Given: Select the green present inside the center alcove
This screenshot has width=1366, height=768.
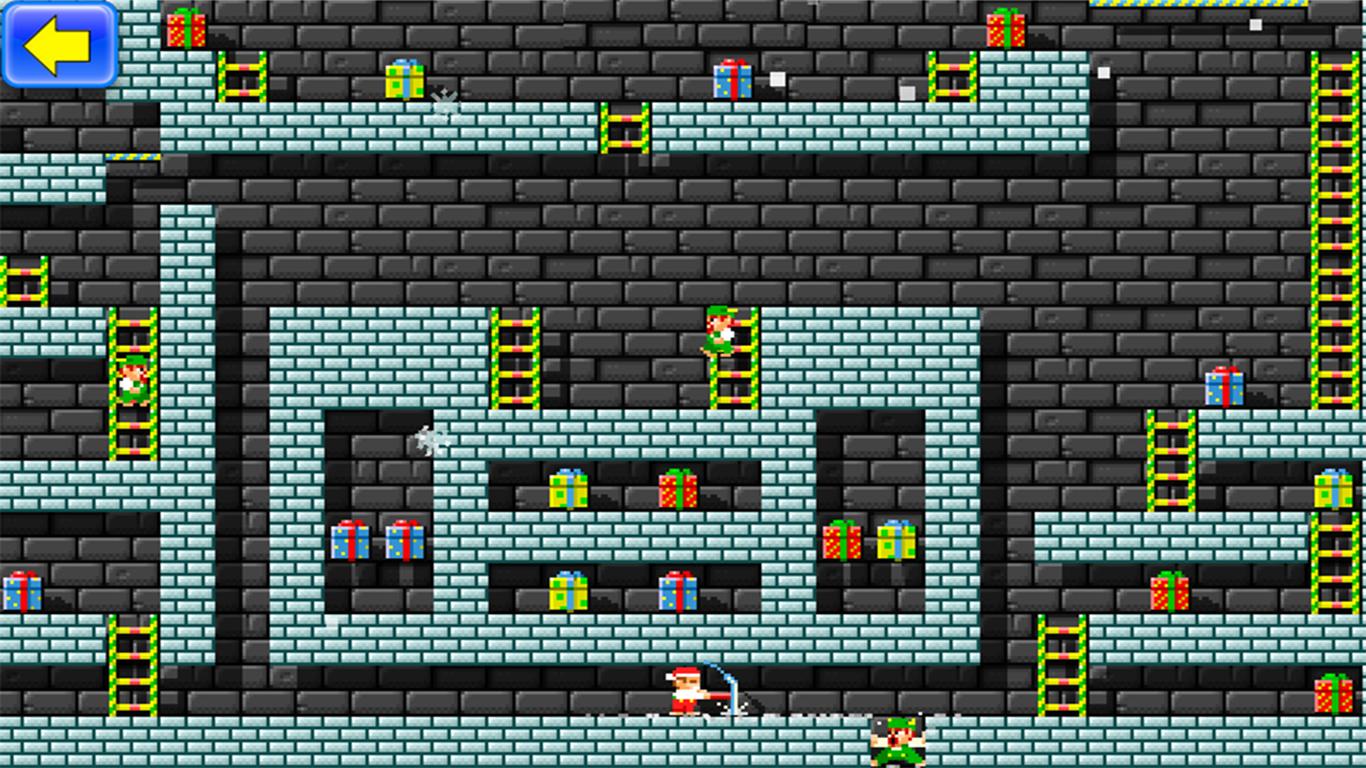Looking at the screenshot, I should 568,488.
